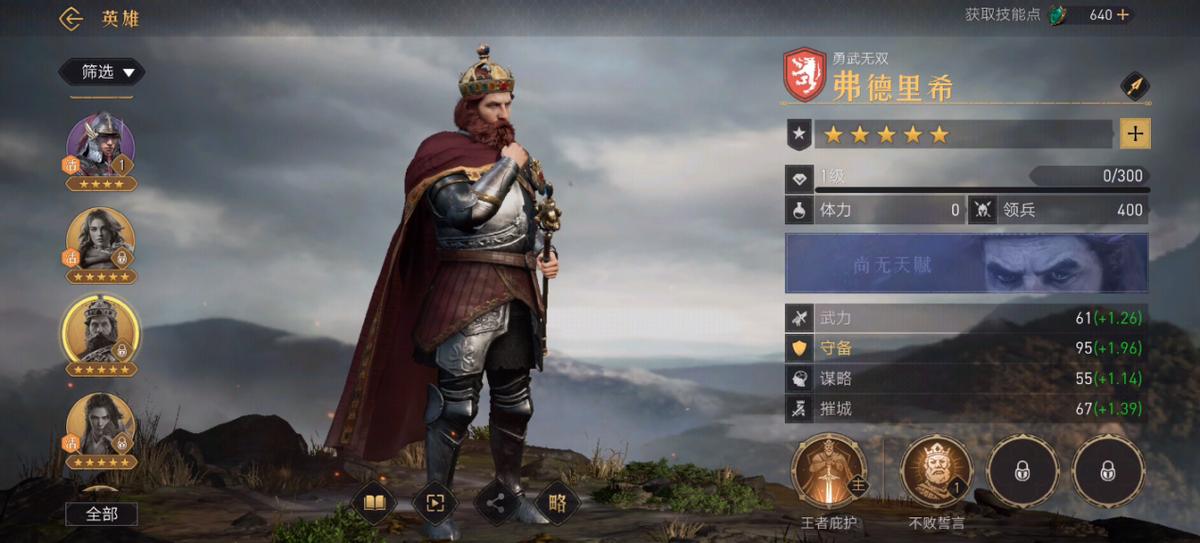The height and width of the screenshot is (543, 1200).
Task: Choose the 全部 all-heroes filter
Action: coord(102,514)
